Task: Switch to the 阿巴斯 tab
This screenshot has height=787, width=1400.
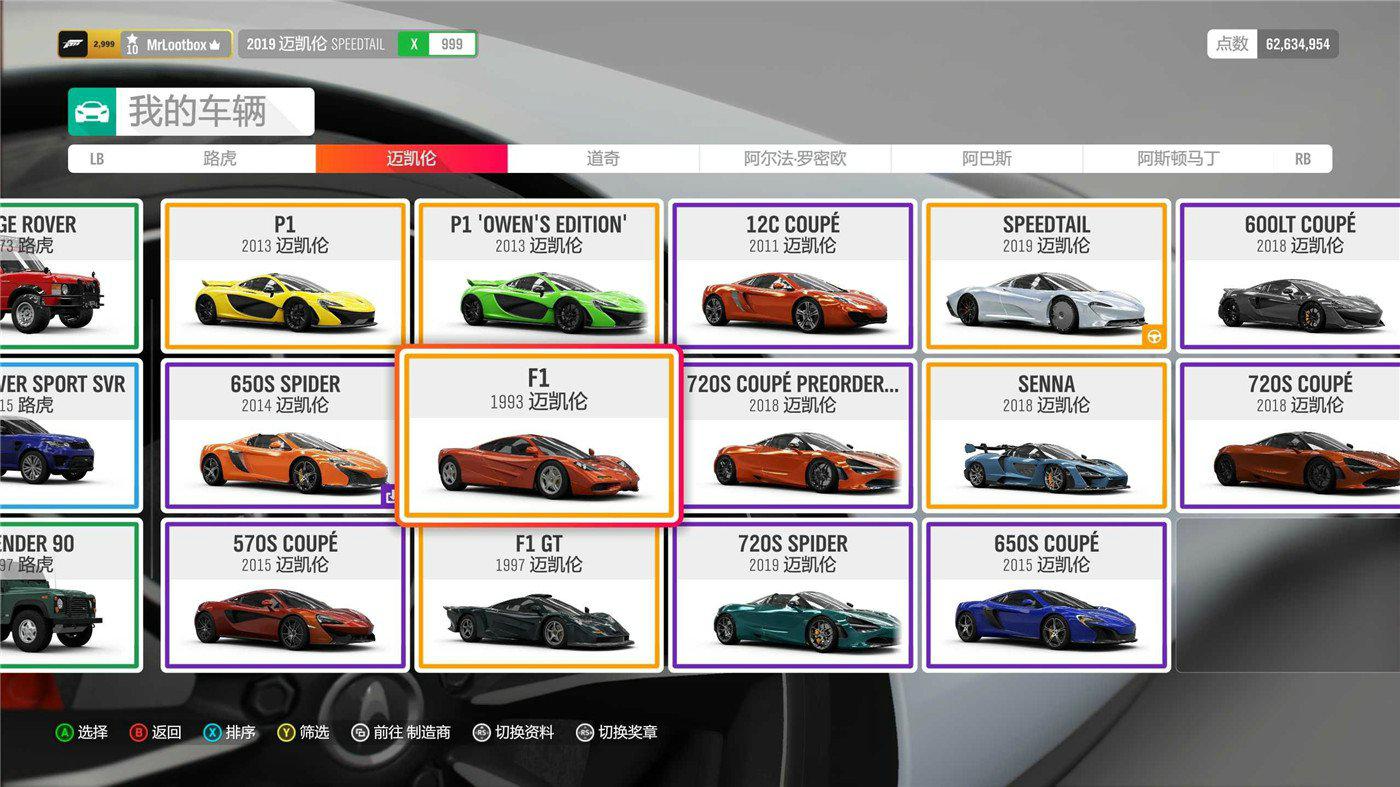Action: pos(987,158)
